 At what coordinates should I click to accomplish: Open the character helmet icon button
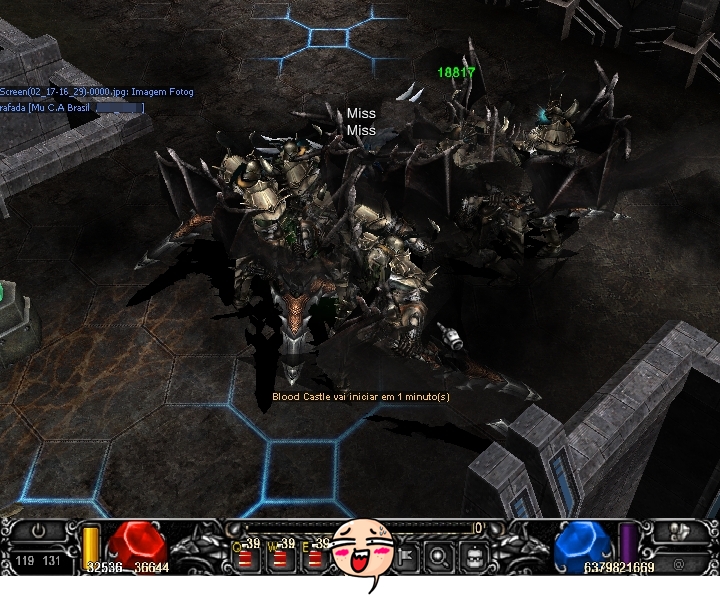point(476,558)
